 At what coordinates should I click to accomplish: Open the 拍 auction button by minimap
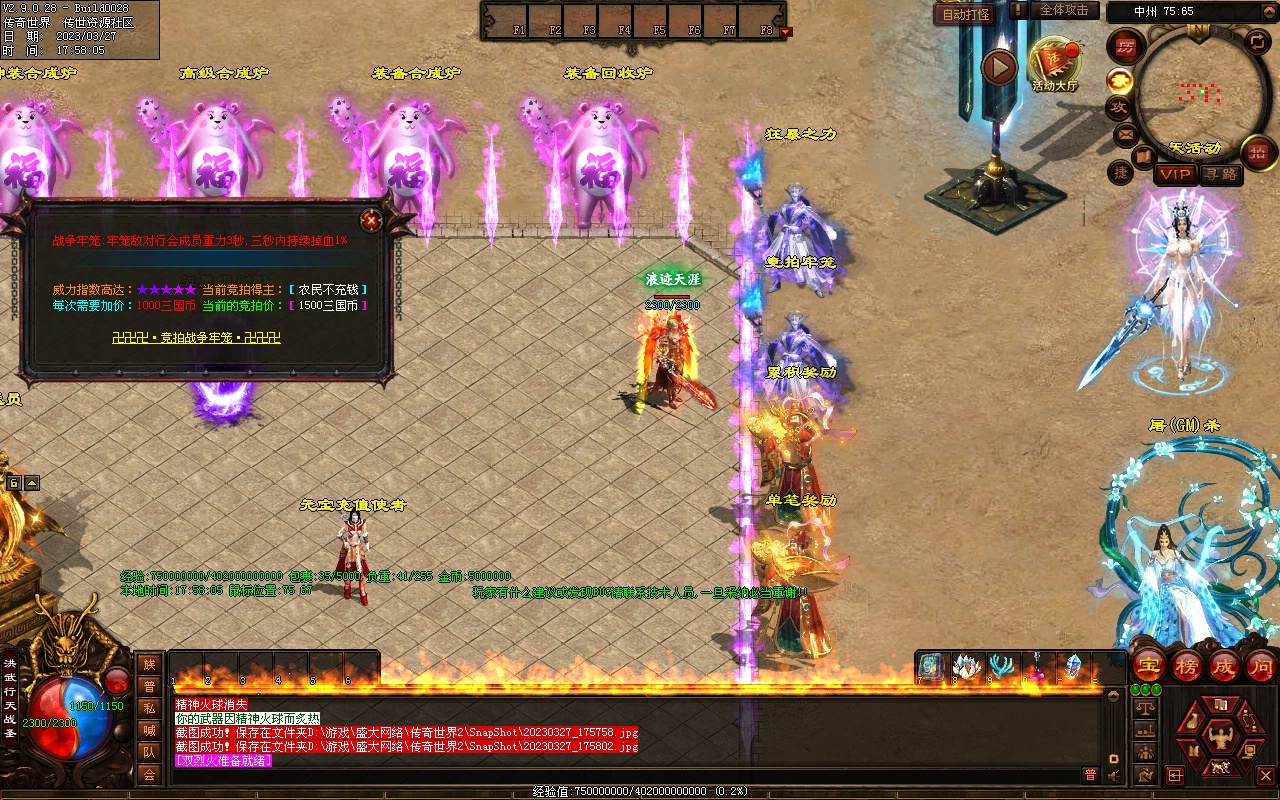tap(1258, 153)
